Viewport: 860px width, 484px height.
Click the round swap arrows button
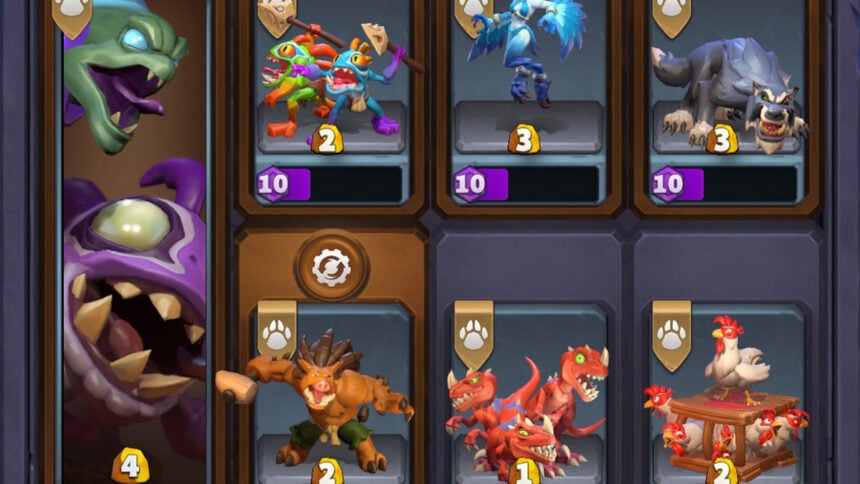tap(331, 266)
